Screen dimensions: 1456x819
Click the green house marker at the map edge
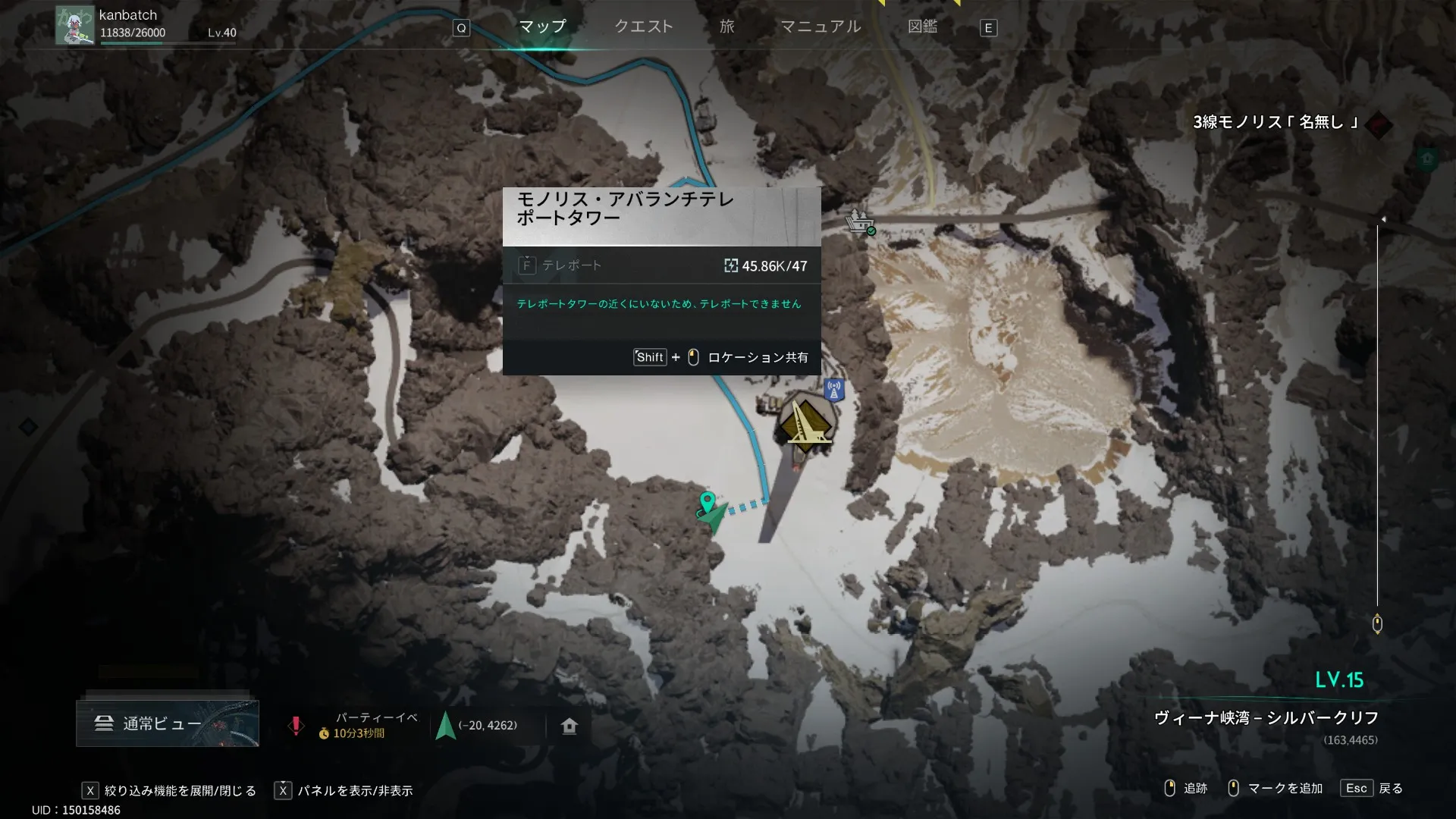point(1427,159)
